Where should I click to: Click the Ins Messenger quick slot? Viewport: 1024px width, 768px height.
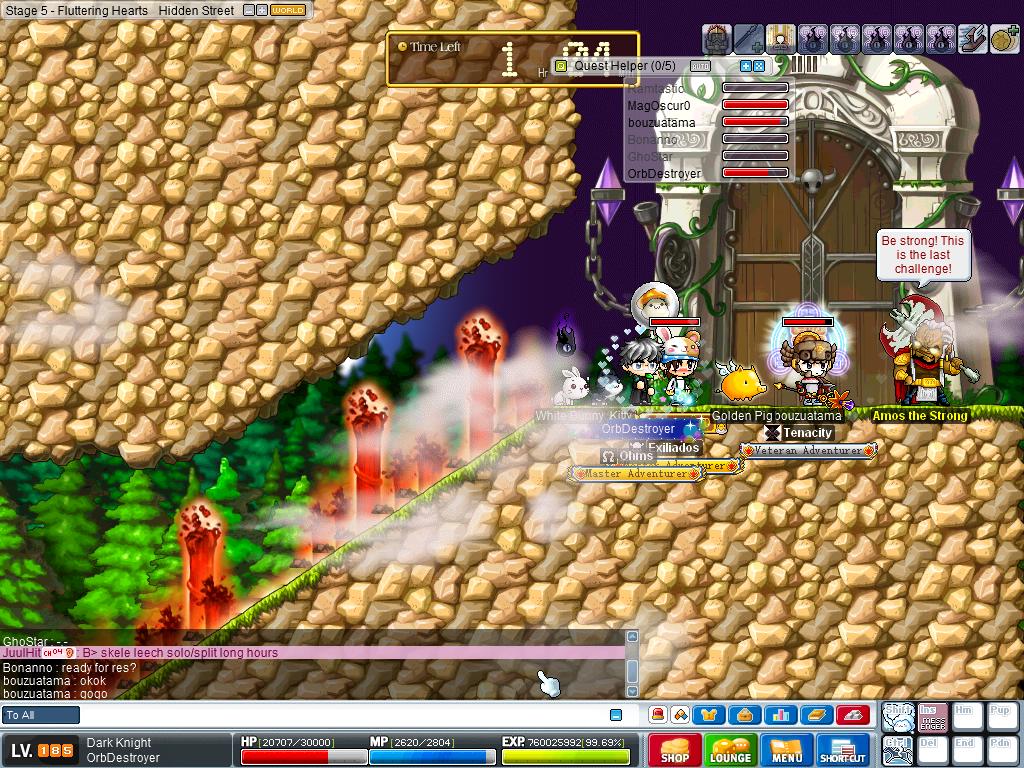pyautogui.click(x=932, y=716)
